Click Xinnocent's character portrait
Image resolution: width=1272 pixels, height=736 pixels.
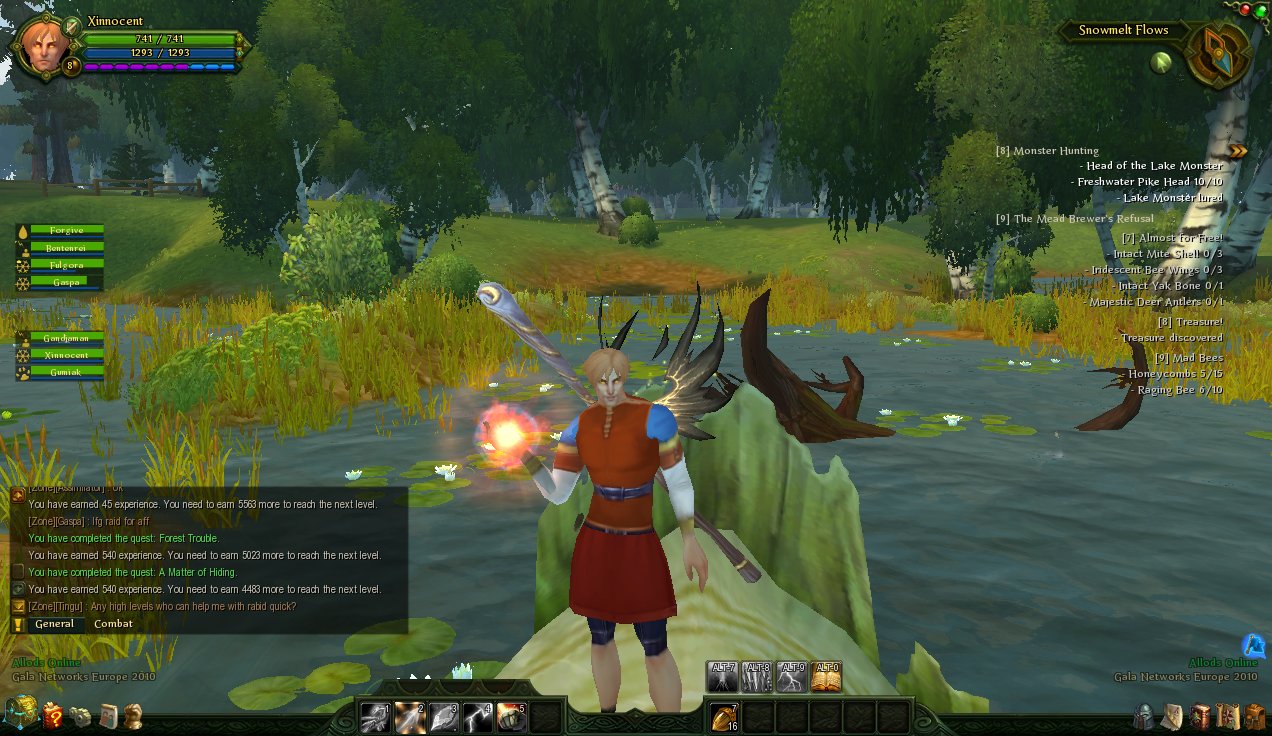(x=45, y=45)
